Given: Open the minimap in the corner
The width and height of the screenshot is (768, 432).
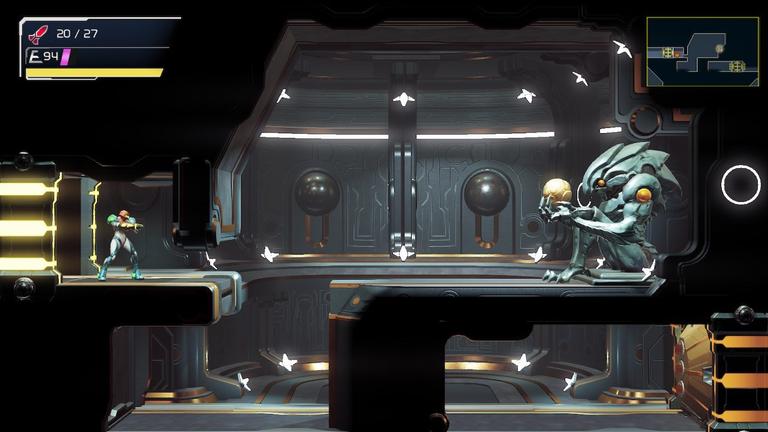Looking at the screenshot, I should (702, 52).
